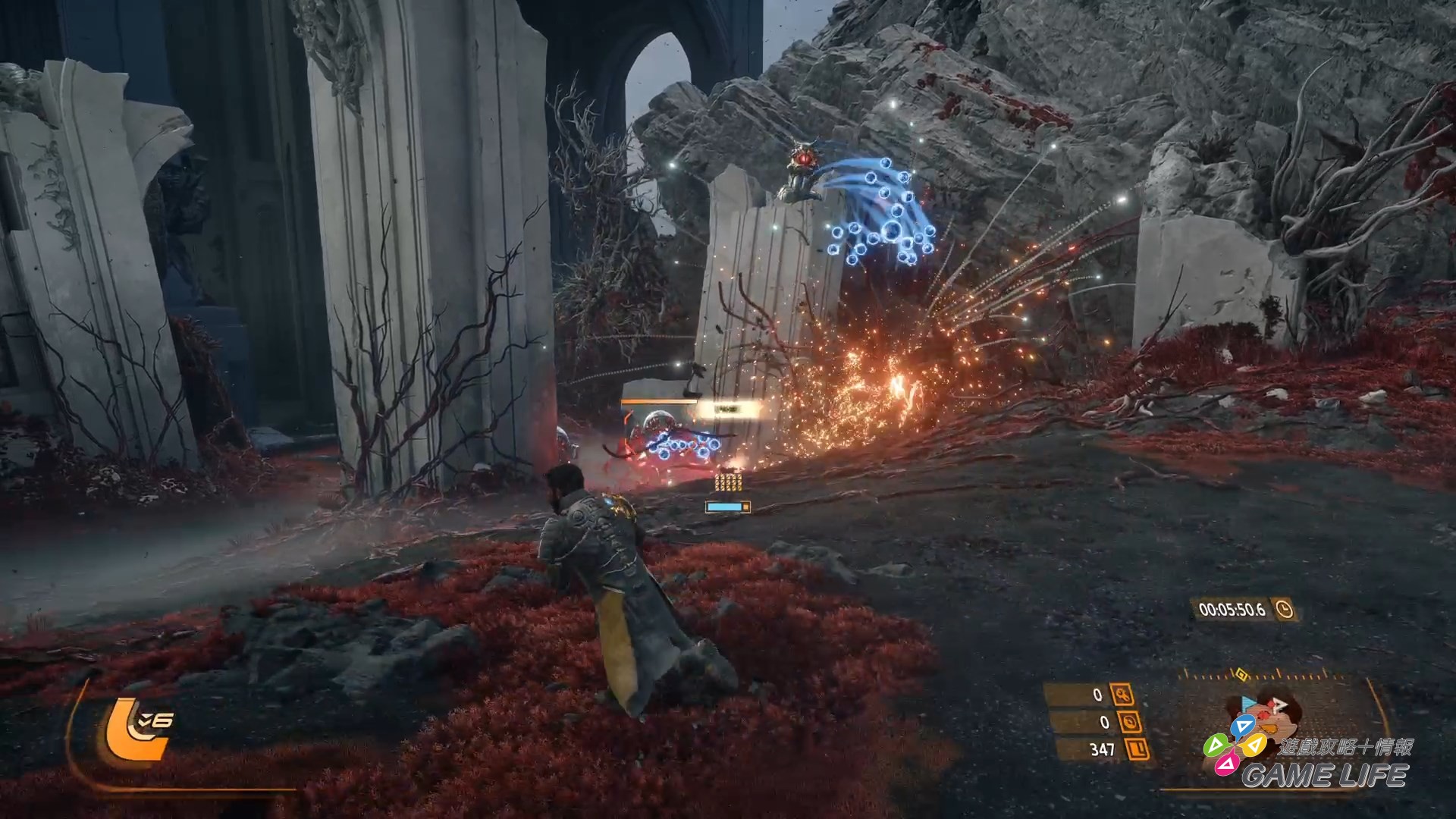The width and height of the screenshot is (1456, 819).
Task: Click the clock icon beside the timer
Action: click(1285, 609)
